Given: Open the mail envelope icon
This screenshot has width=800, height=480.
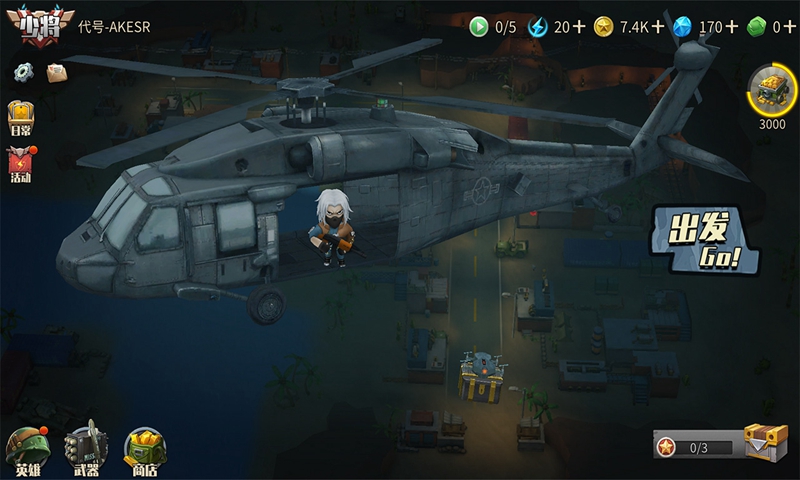Looking at the screenshot, I should point(56,71).
